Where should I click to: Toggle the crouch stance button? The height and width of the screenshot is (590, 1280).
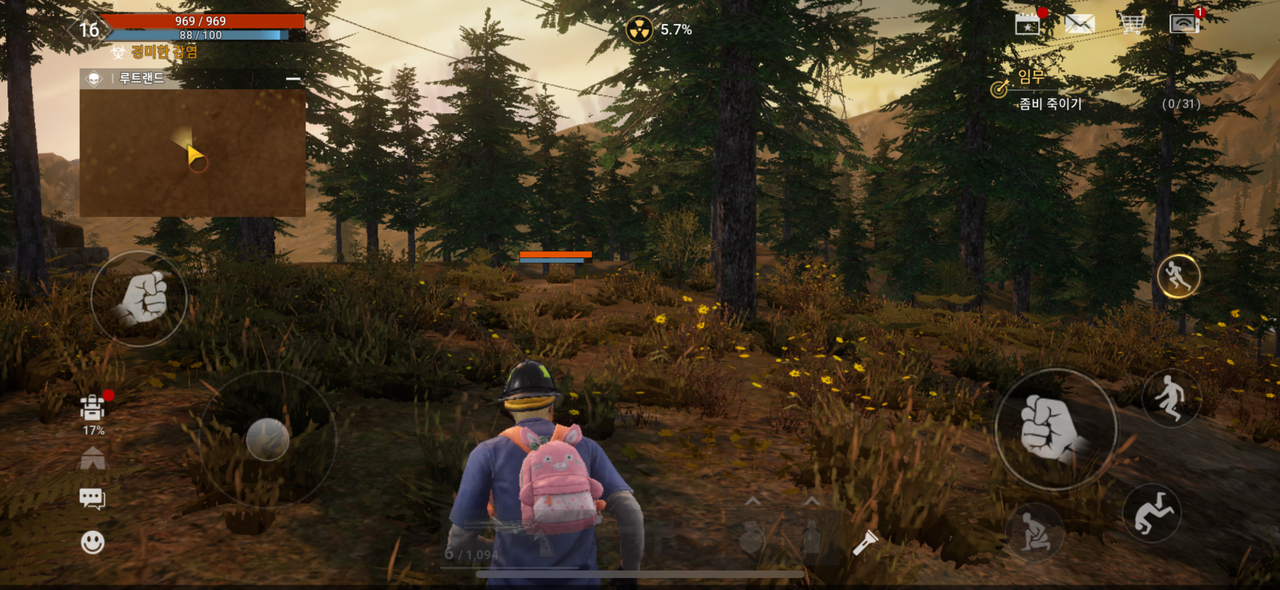[x=1034, y=530]
